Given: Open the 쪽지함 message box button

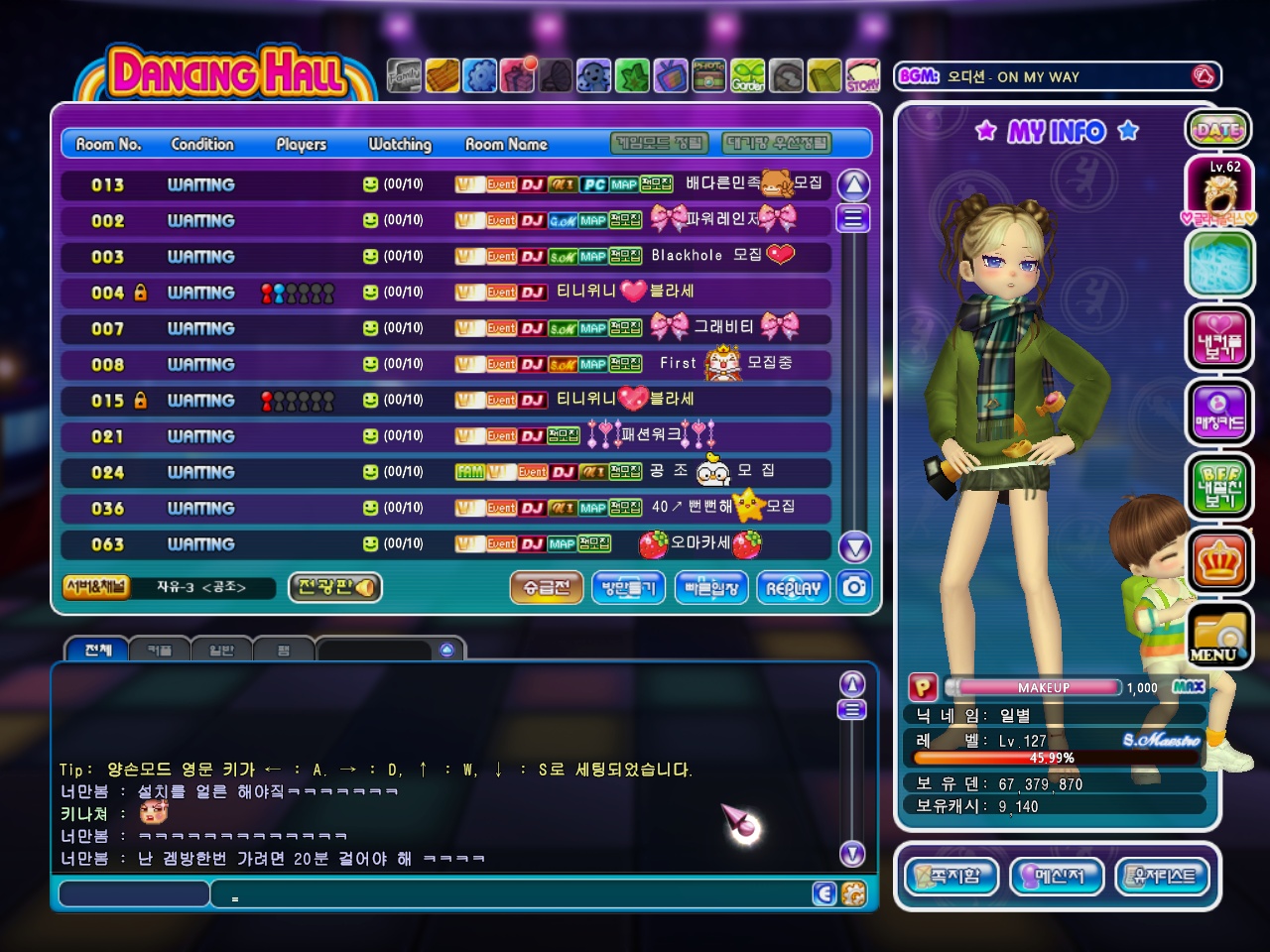Looking at the screenshot, I should point(951,876).
